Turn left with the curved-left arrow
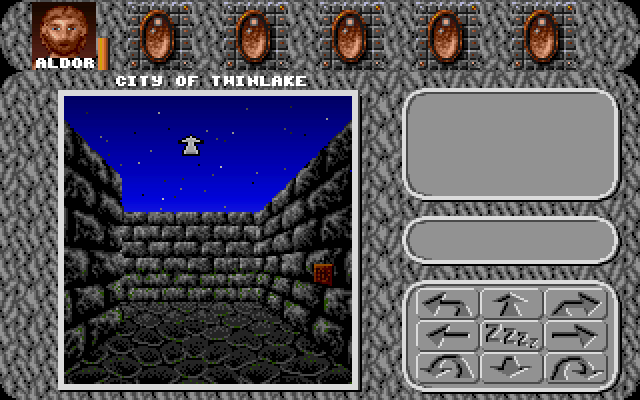 click(x=446, y=303)
